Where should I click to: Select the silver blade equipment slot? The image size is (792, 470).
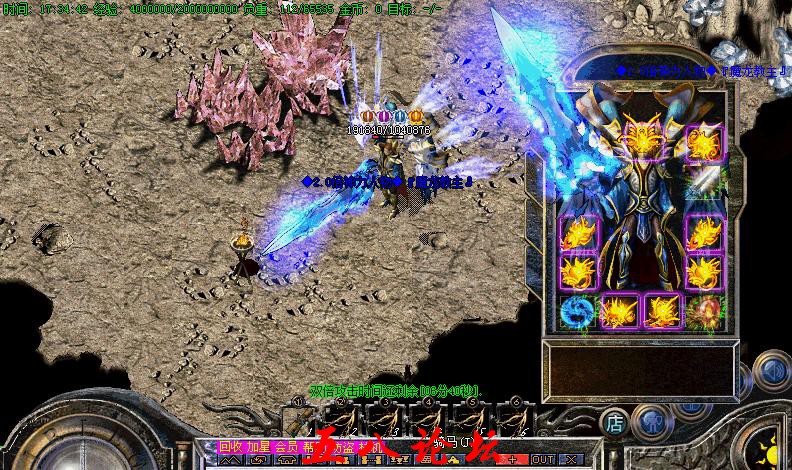704,183
